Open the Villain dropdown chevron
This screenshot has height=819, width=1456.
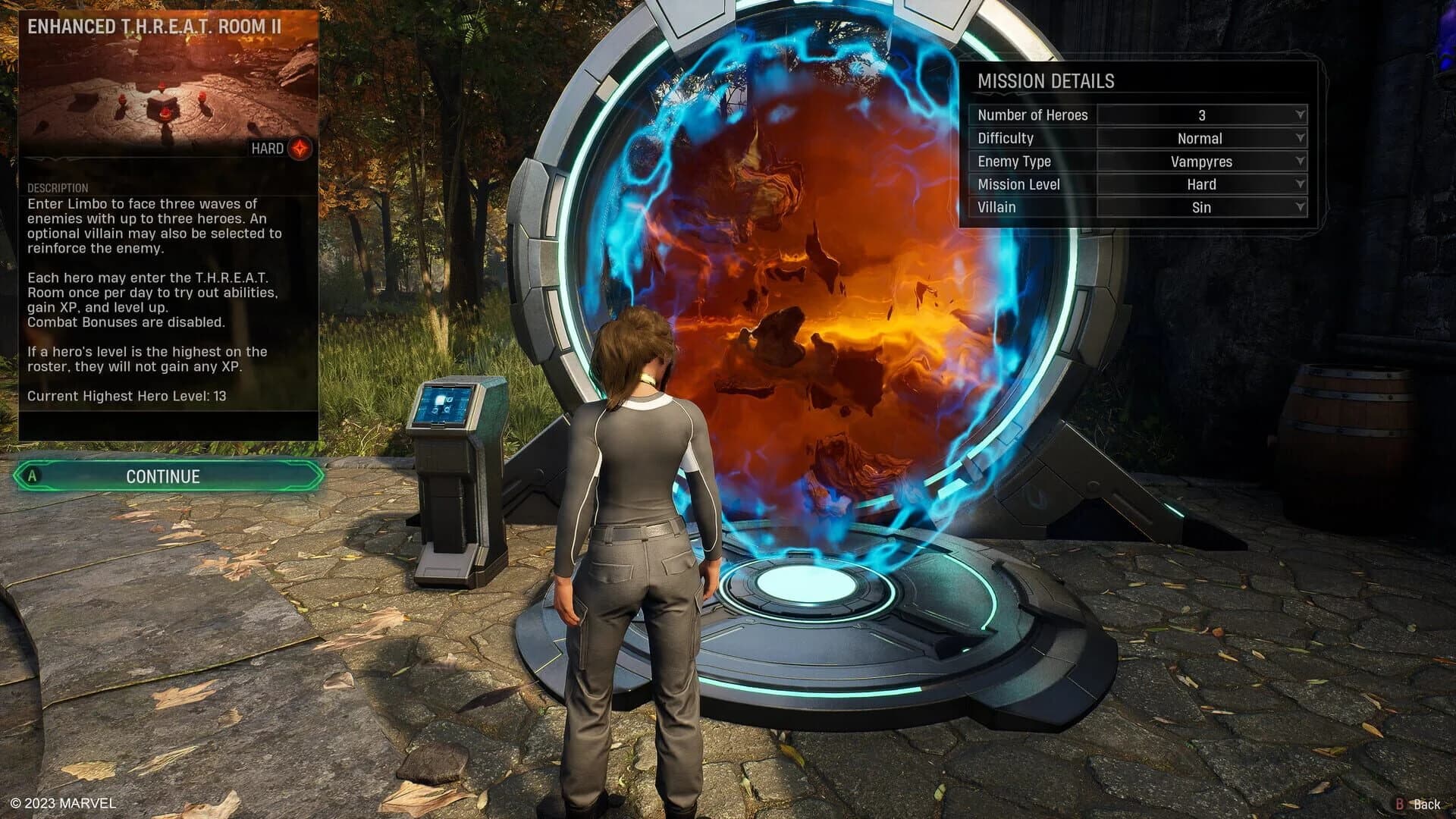1300,207
